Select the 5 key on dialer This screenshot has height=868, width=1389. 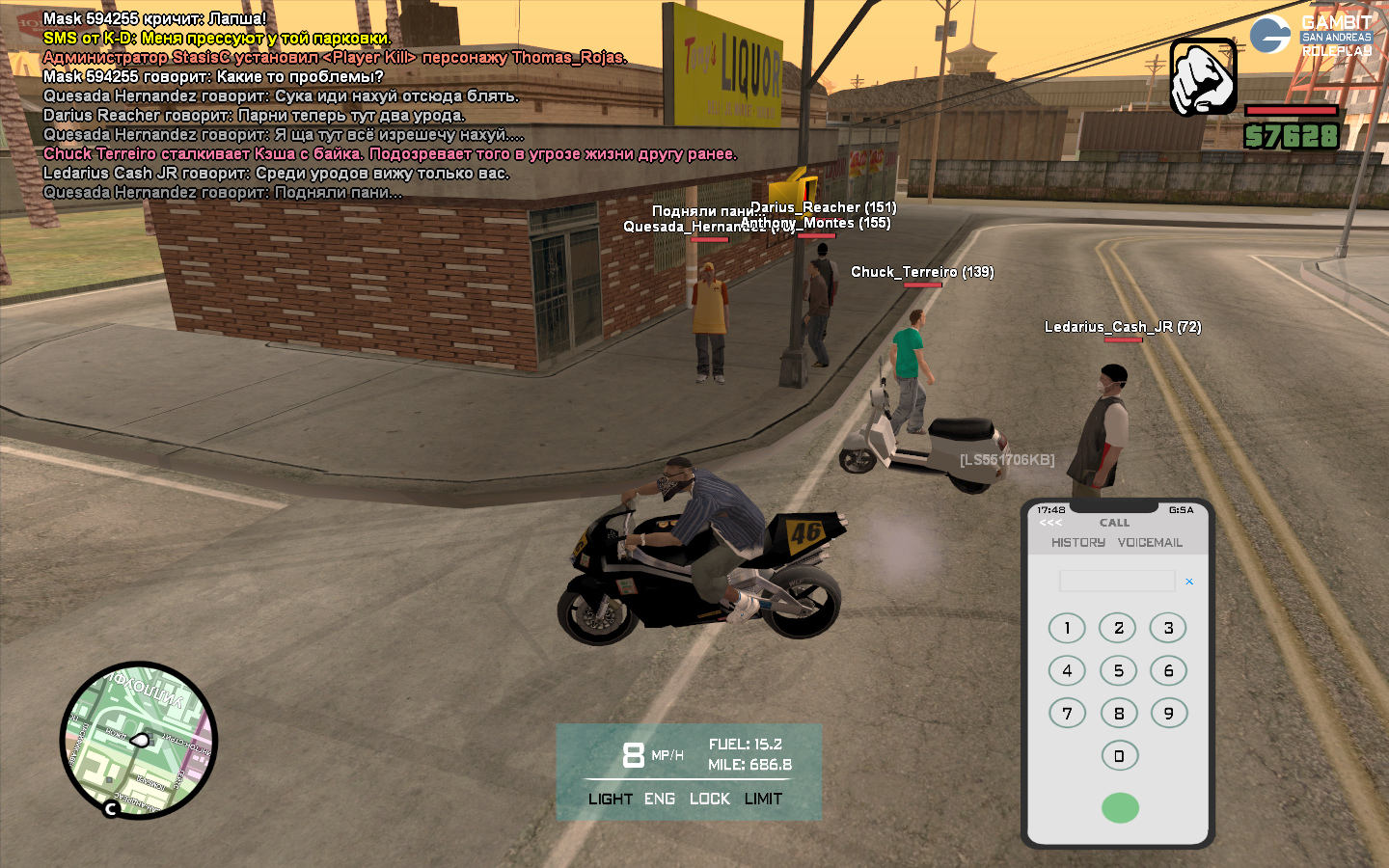click(1118, 670)
